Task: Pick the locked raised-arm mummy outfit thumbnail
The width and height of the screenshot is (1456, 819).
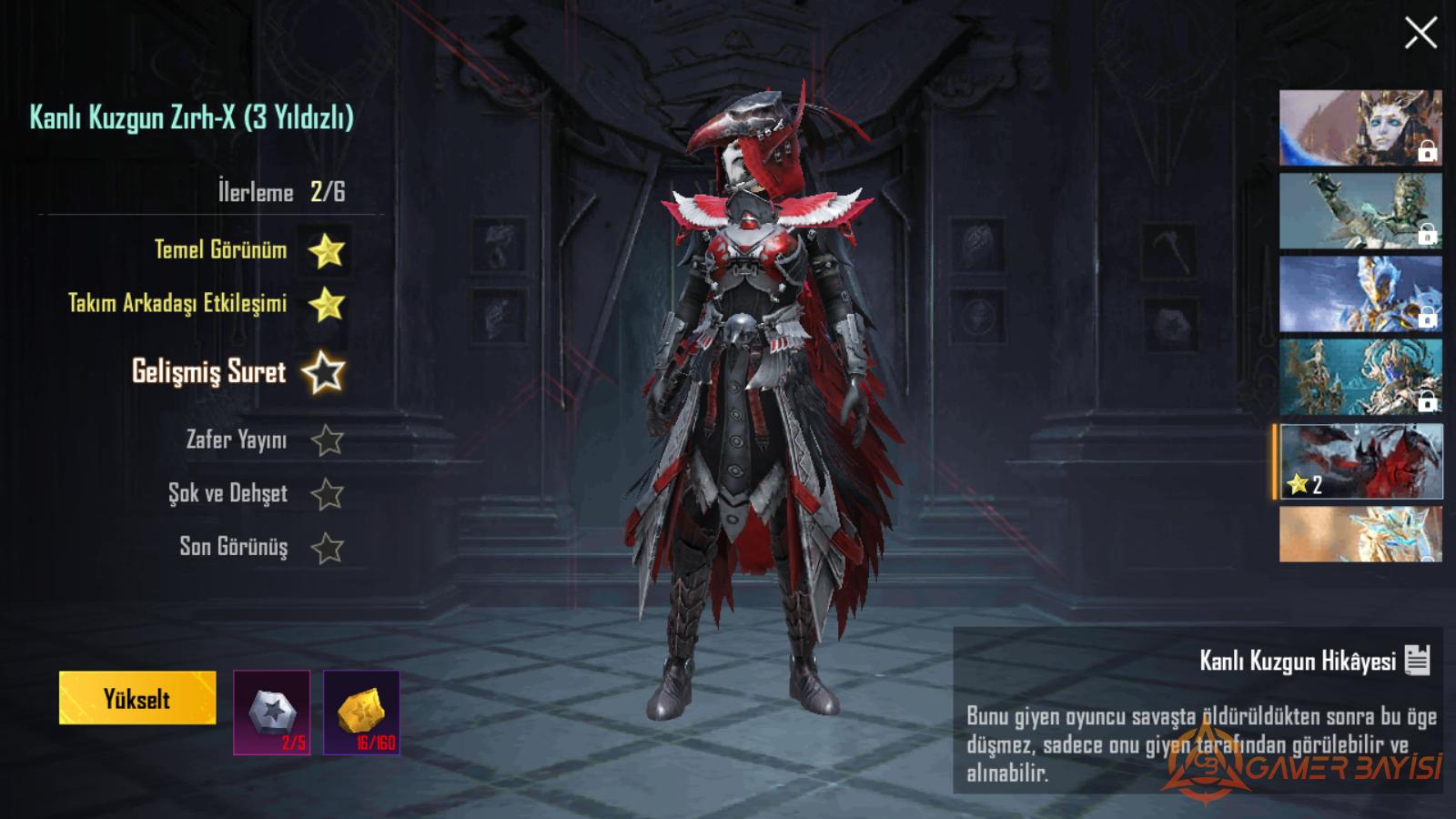Action: coord(1360,211)
